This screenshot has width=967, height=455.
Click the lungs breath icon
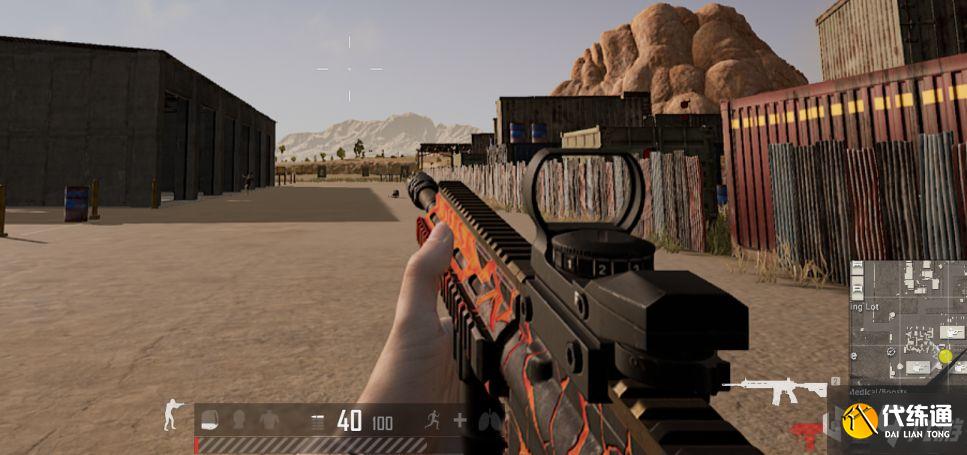(x=489, y=420)
